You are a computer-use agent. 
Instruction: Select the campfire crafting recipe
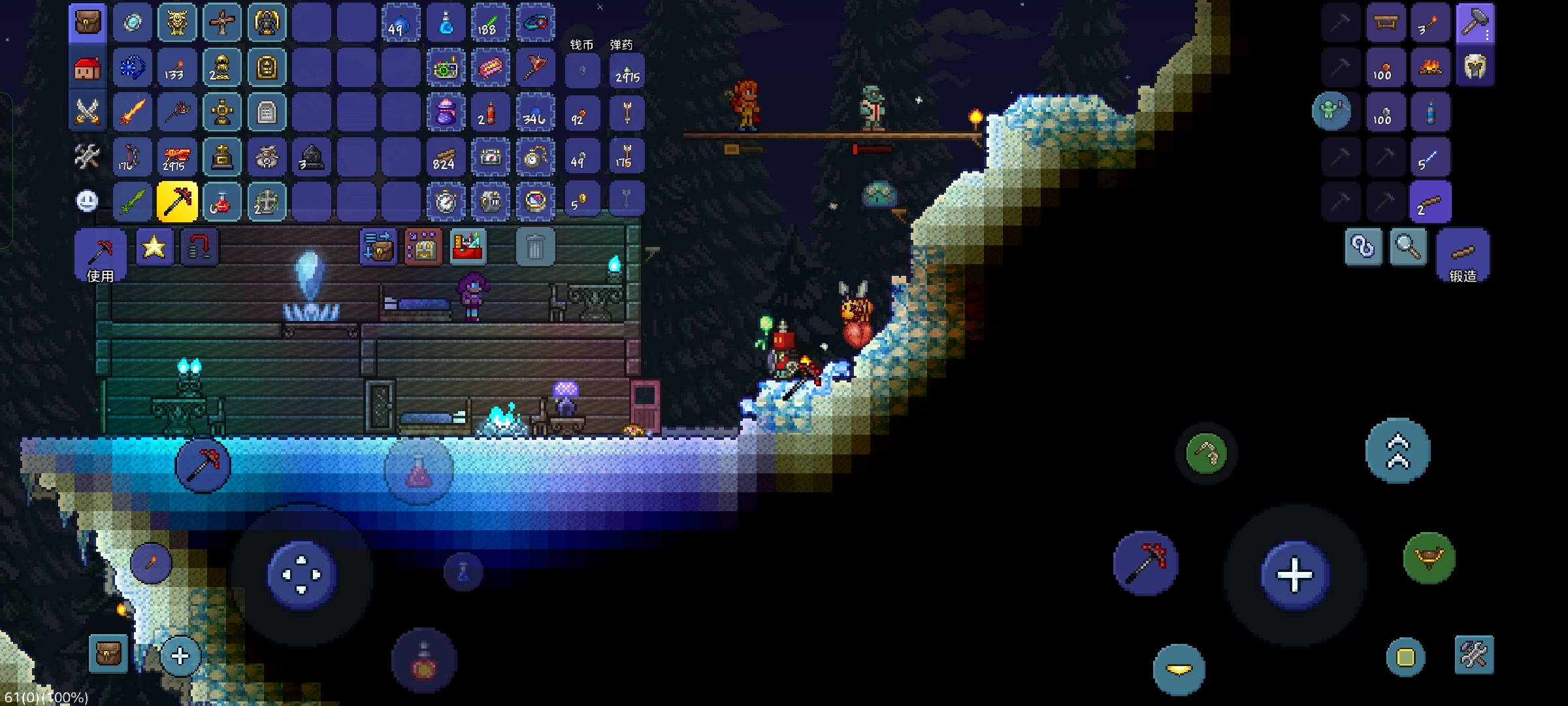pyautogui.click(x=1430, y=67)
